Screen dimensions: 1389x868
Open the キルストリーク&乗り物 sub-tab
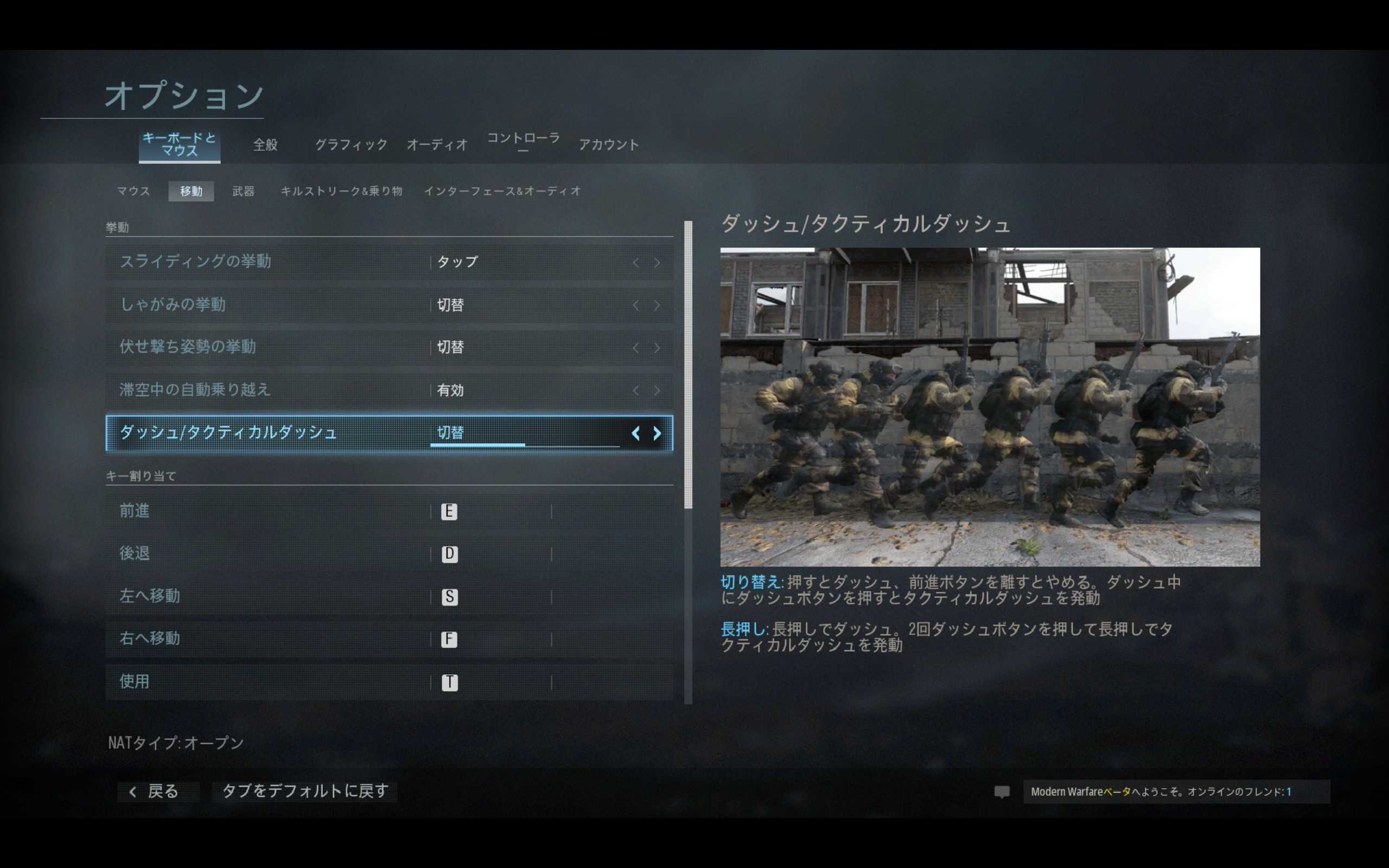click(x=341, y=191)
